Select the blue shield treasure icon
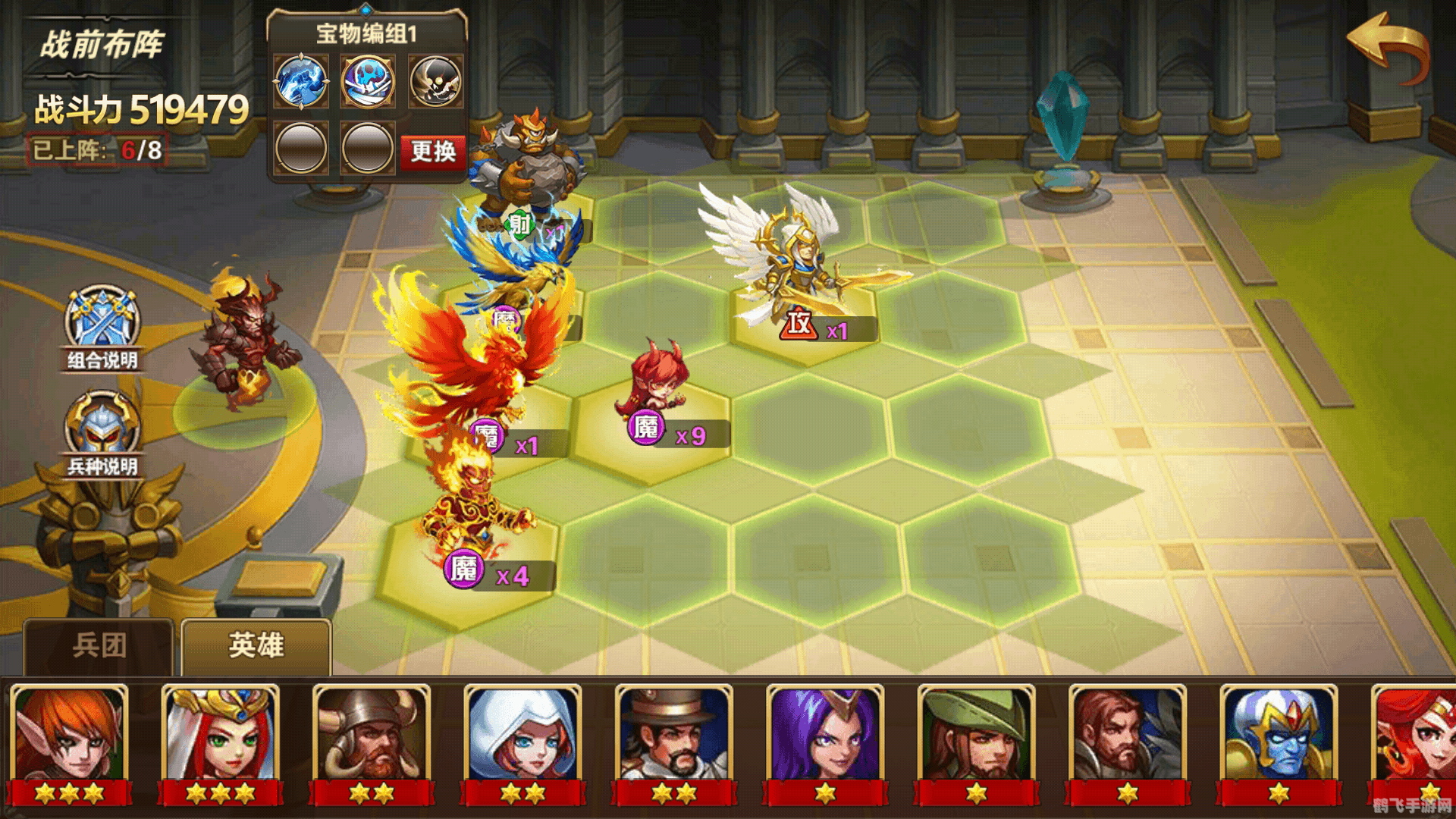 pos(366,82)
